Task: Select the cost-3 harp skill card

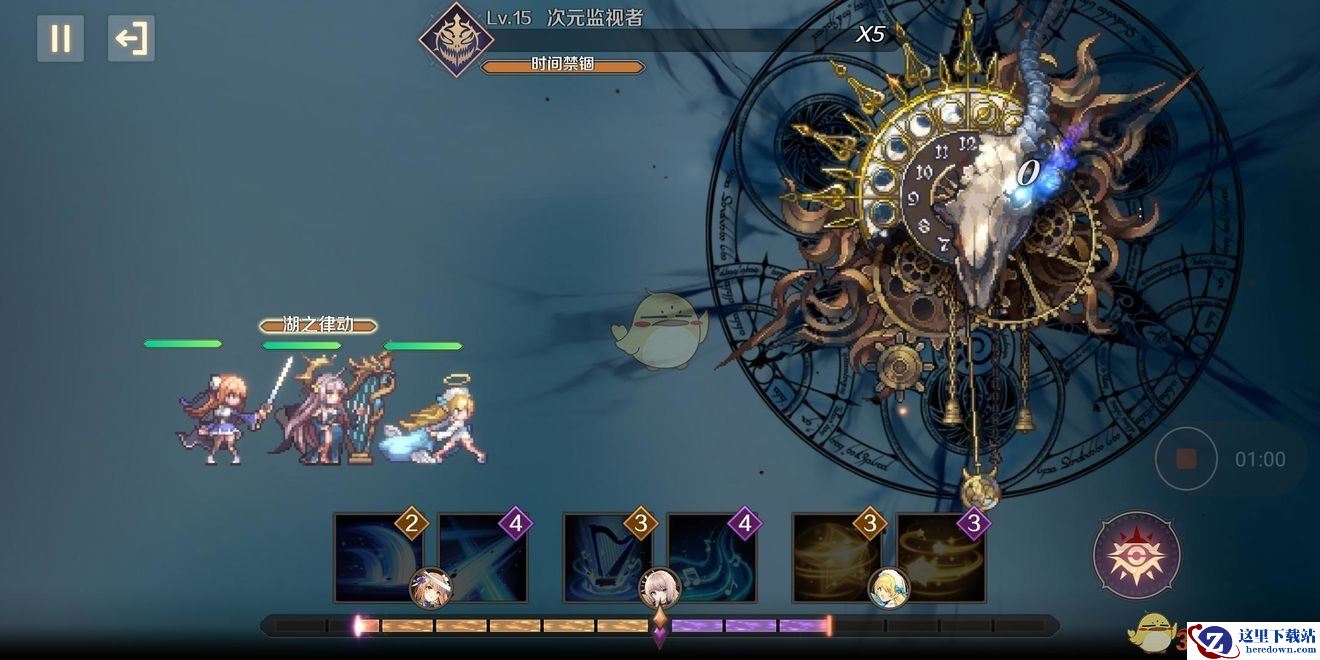Action: [x=606, y=558]
